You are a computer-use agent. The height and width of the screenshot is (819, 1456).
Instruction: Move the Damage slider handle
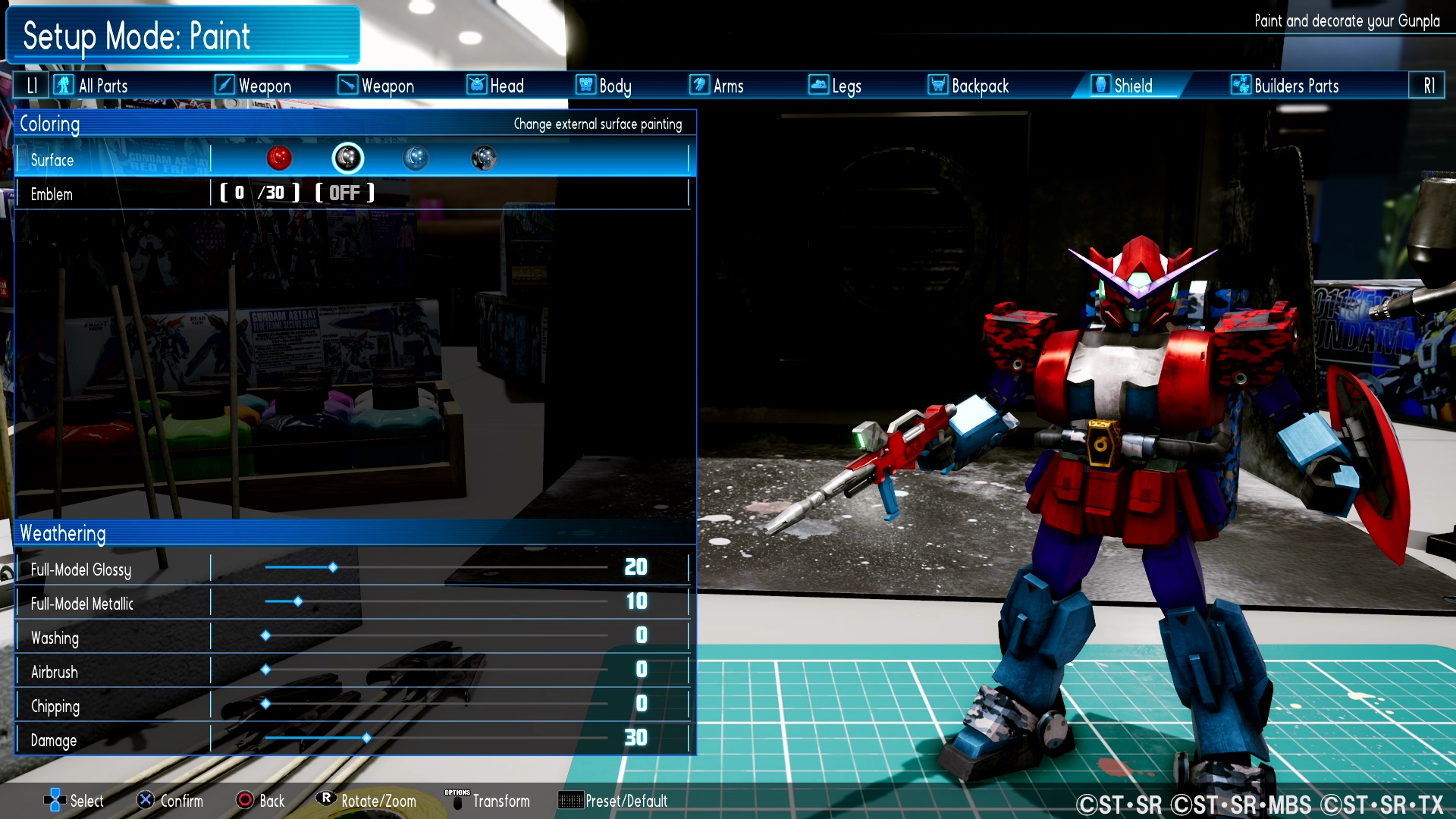click(367, 738)
